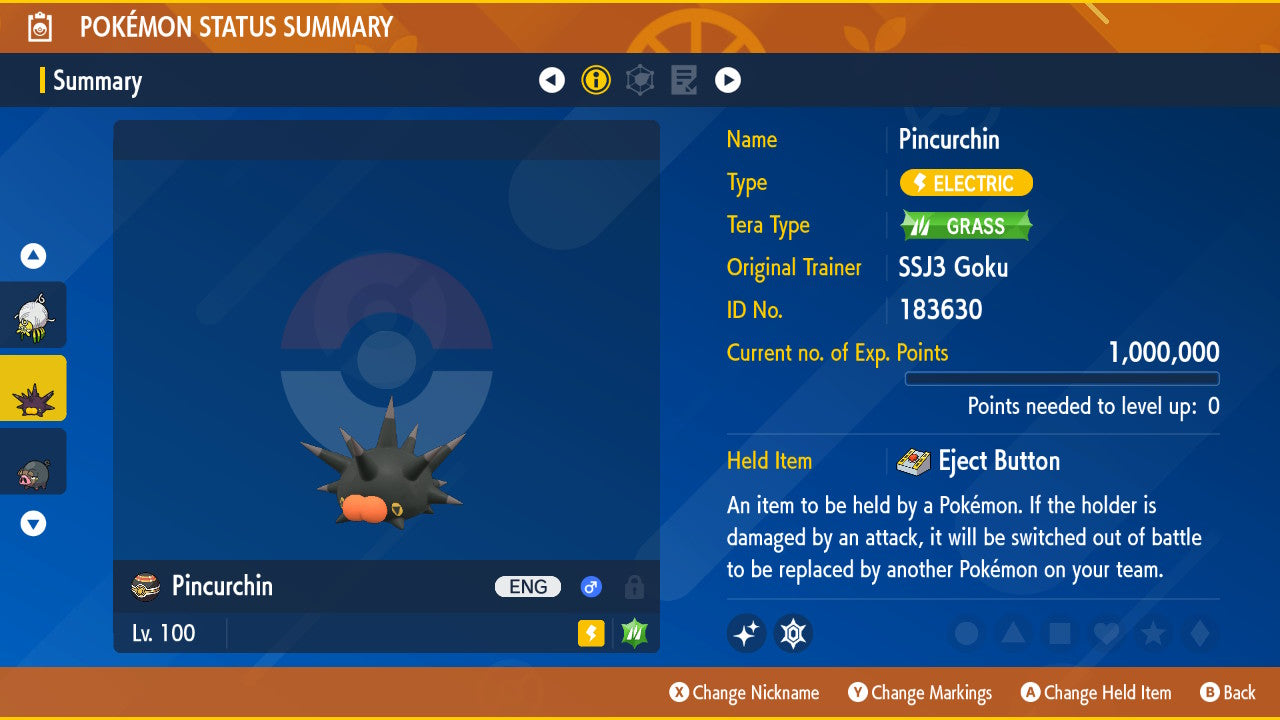Select the Pincurchin party thumbnail

pos(32,388)
